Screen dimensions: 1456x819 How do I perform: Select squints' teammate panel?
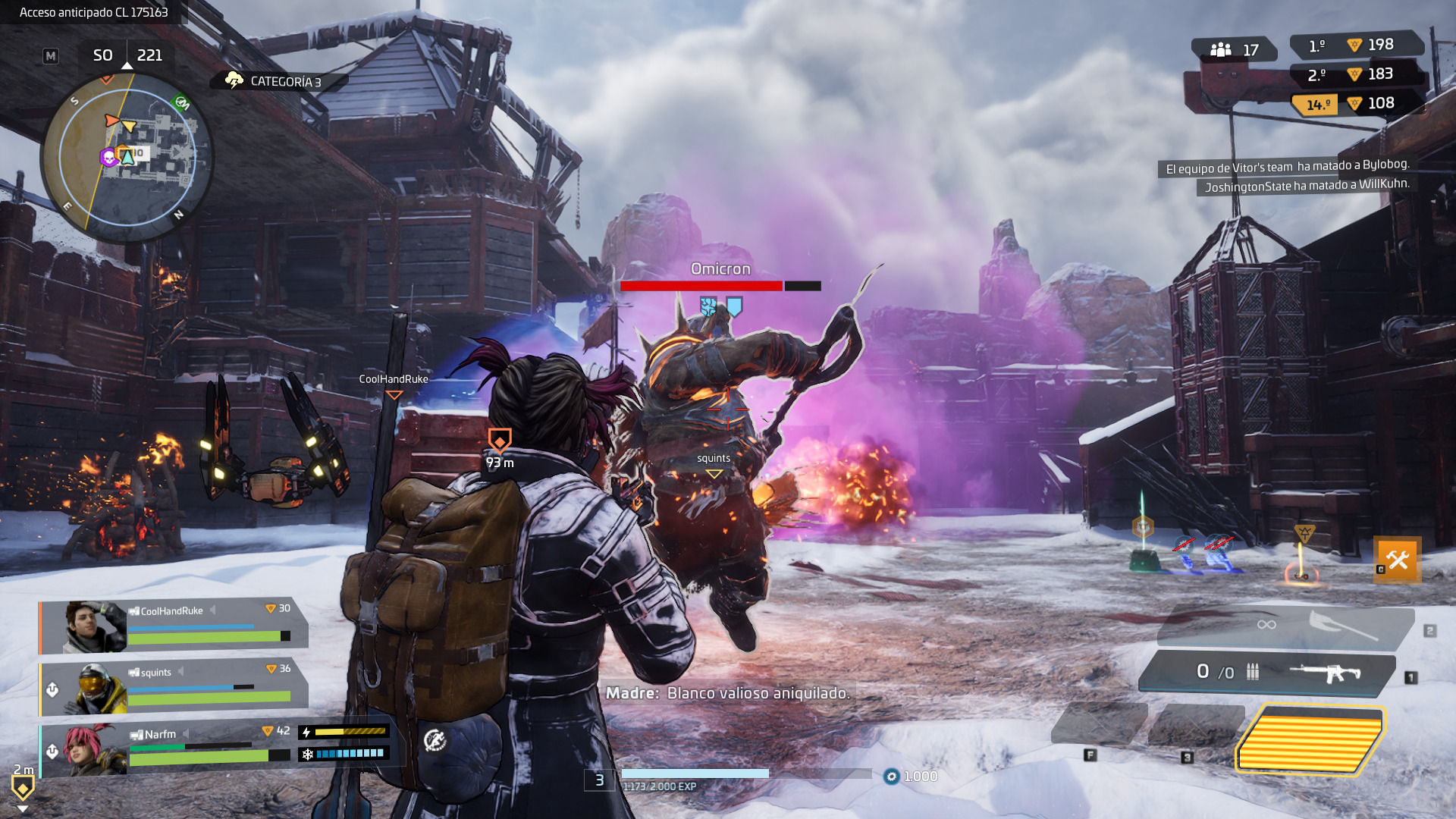click(x=174, y=688)
